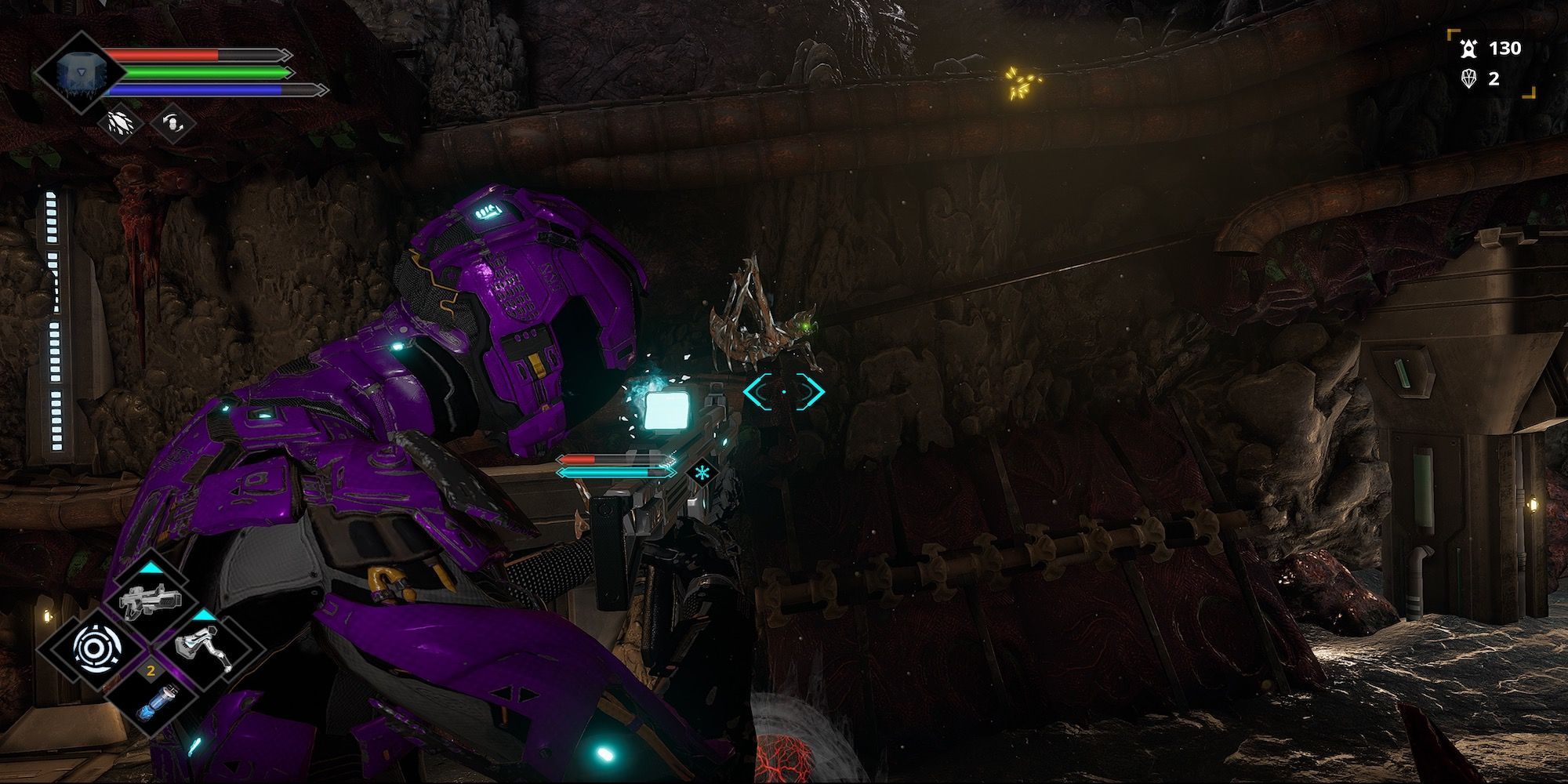
Task: Click the dodge-roll ability icon near the health bars
Action: tap(173, 124)
